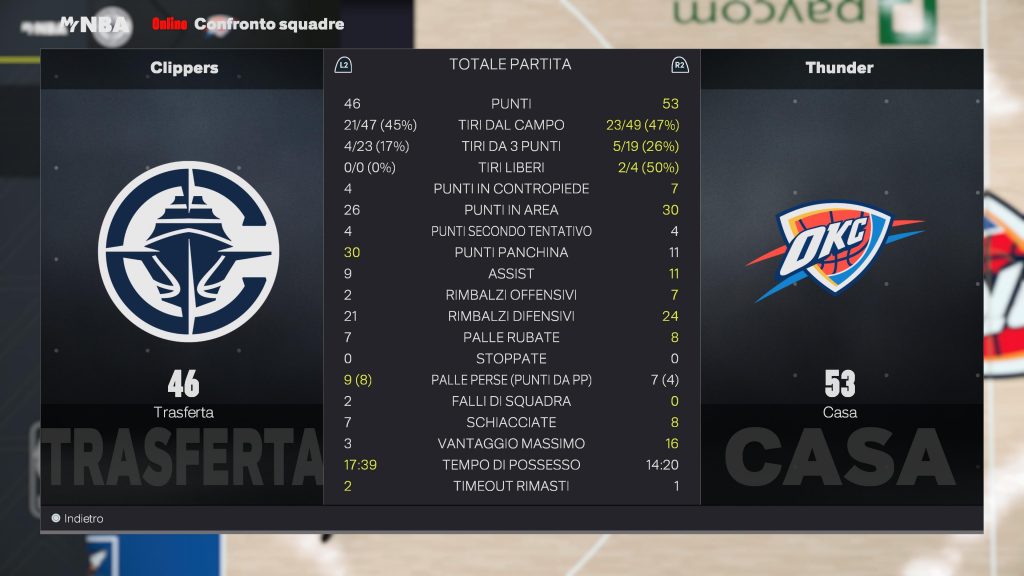
Task: Click the Totale Partita period selector
Action: point(510,65)
